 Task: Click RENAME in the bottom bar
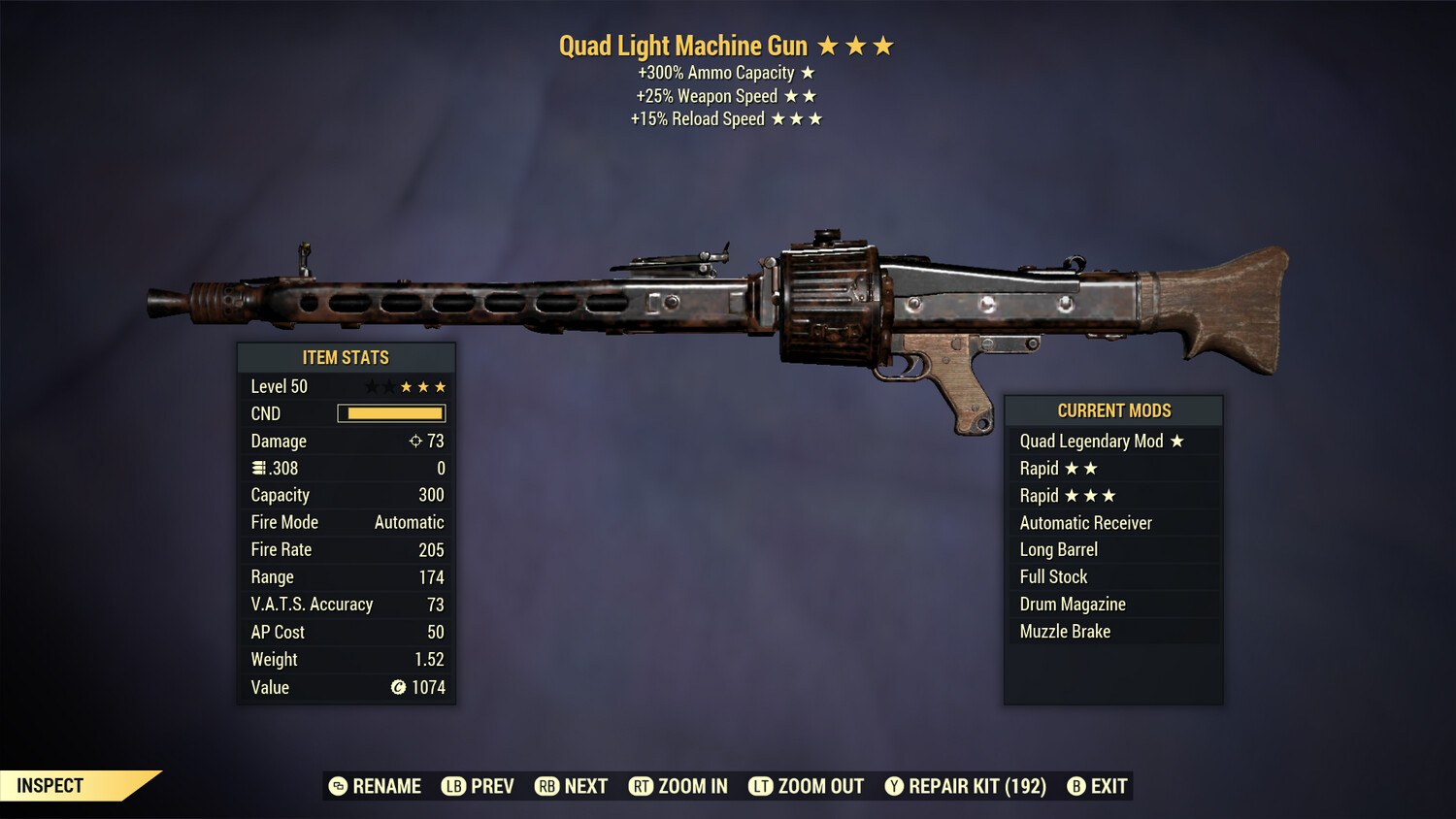[386, 786]
